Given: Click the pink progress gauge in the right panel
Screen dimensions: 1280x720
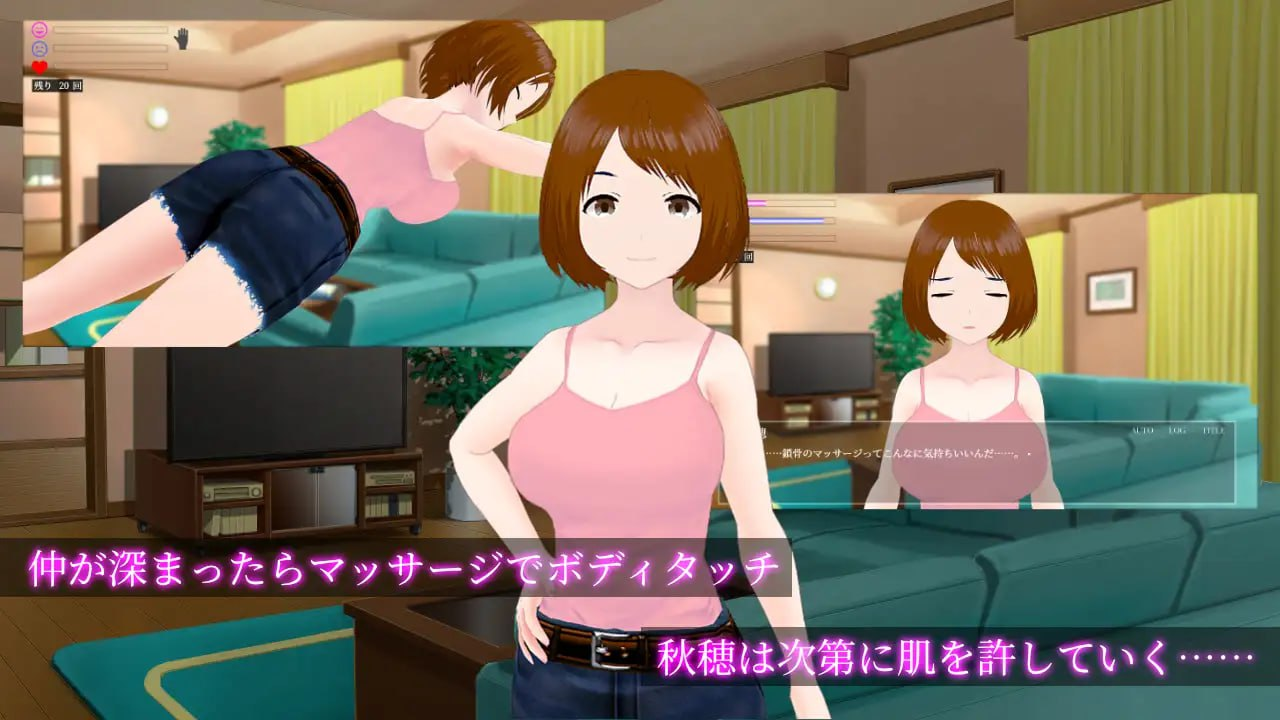Looking at the screenshot, I should click(791, 203).
